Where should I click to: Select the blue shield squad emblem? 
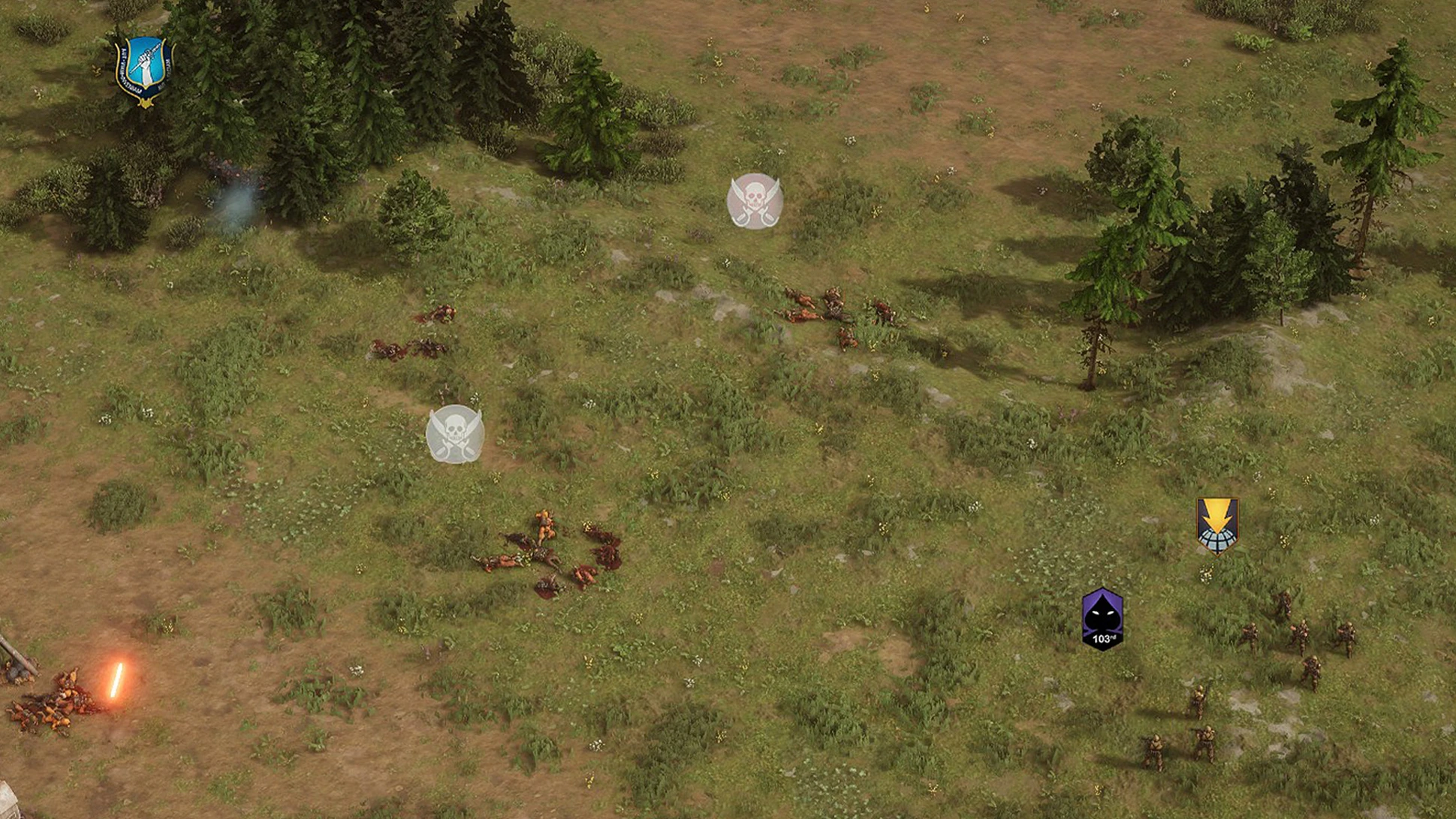pos(144,70)
